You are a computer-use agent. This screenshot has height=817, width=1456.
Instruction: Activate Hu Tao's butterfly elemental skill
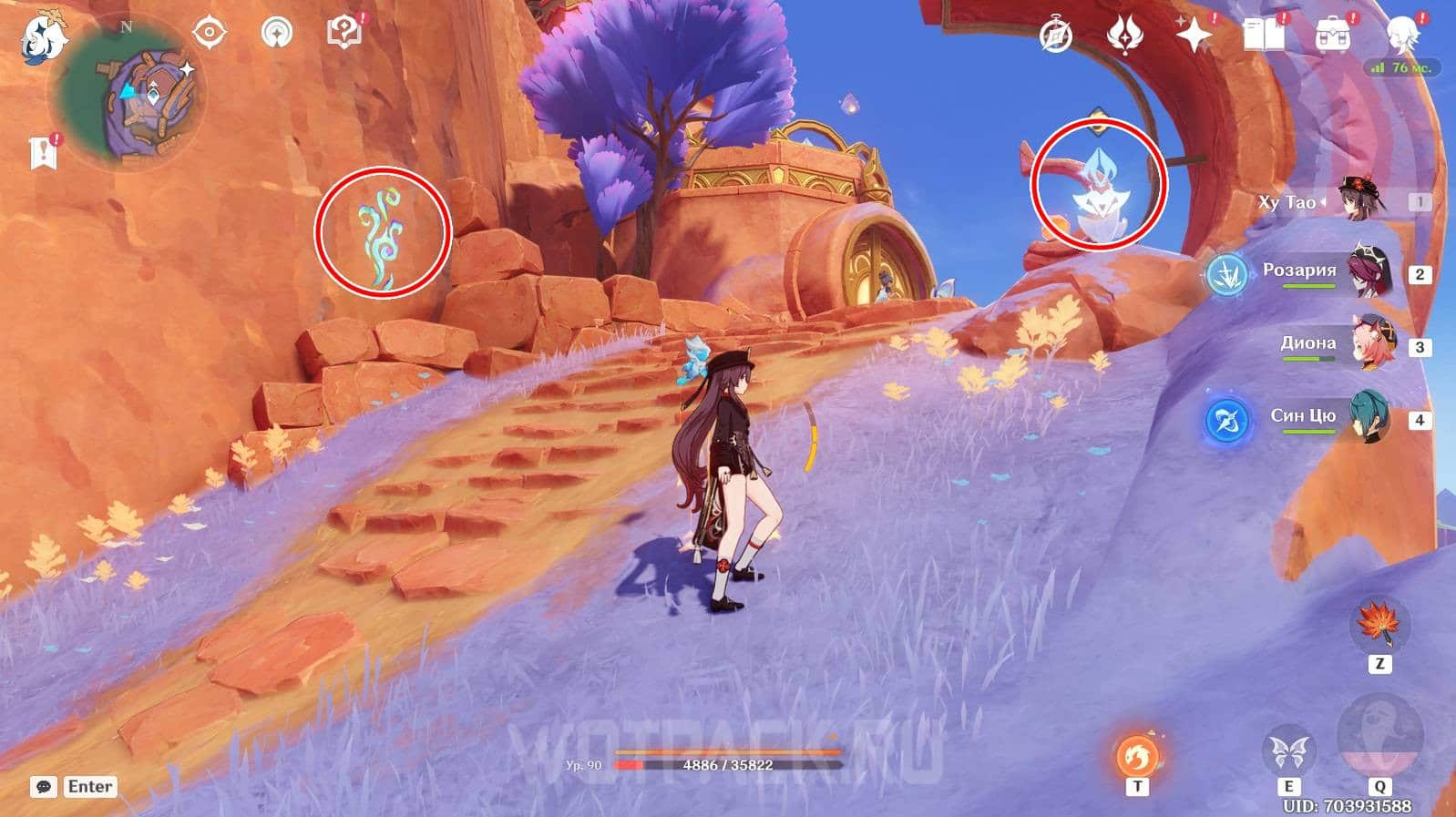(1289, 753)
